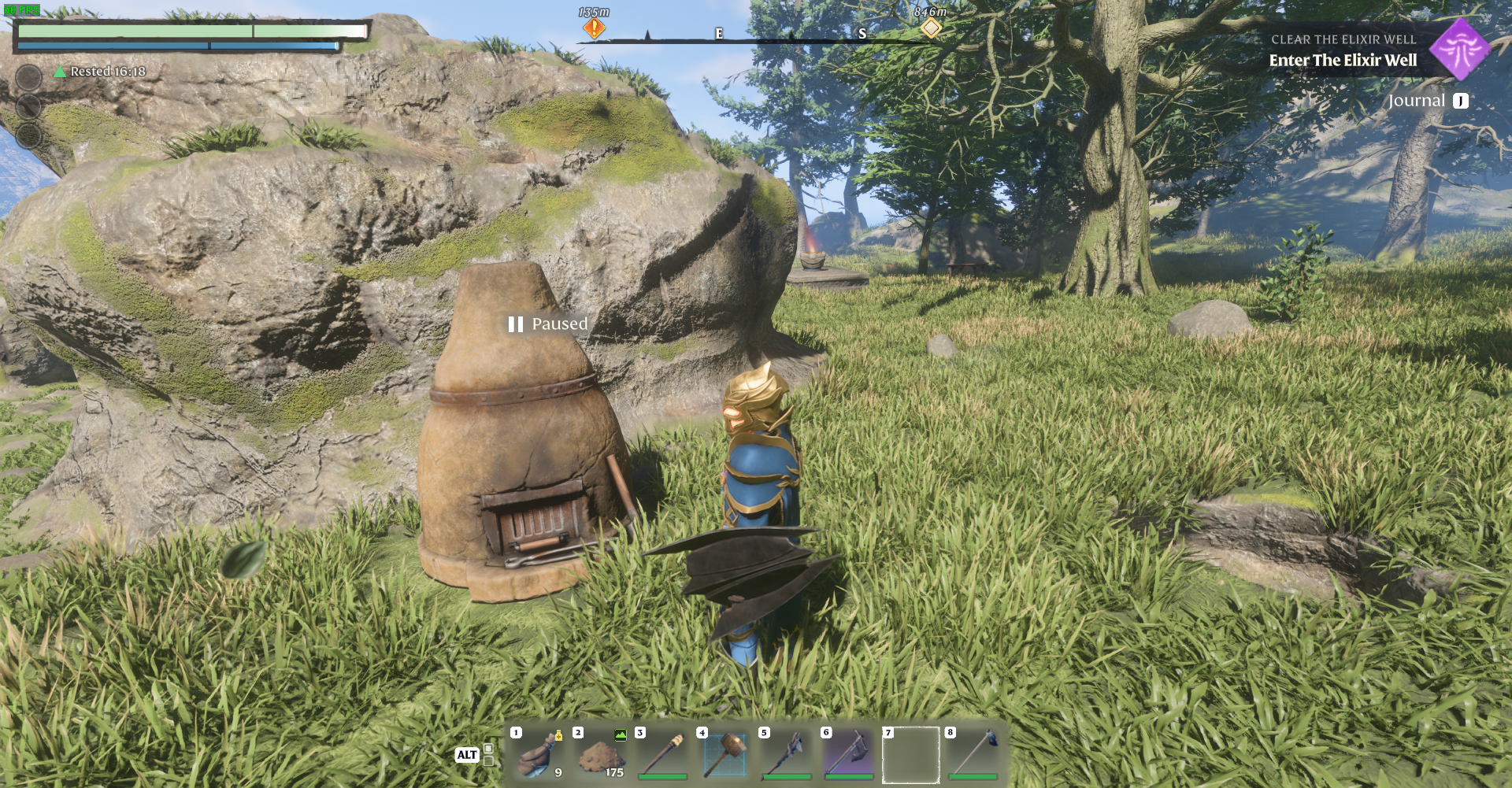Choose the blue-headed tool in slot 8
The height and width of the screenshot is (788, 1512).
click(x=973, y=754)
